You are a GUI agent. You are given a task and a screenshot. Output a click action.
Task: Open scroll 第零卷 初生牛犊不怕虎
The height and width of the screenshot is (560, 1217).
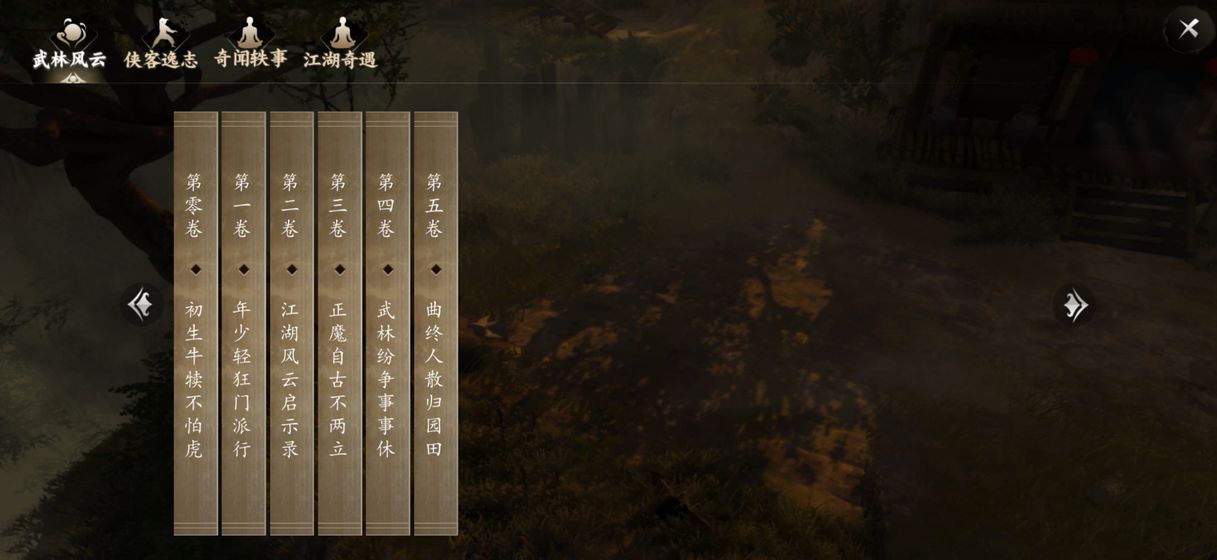[195, 323]
